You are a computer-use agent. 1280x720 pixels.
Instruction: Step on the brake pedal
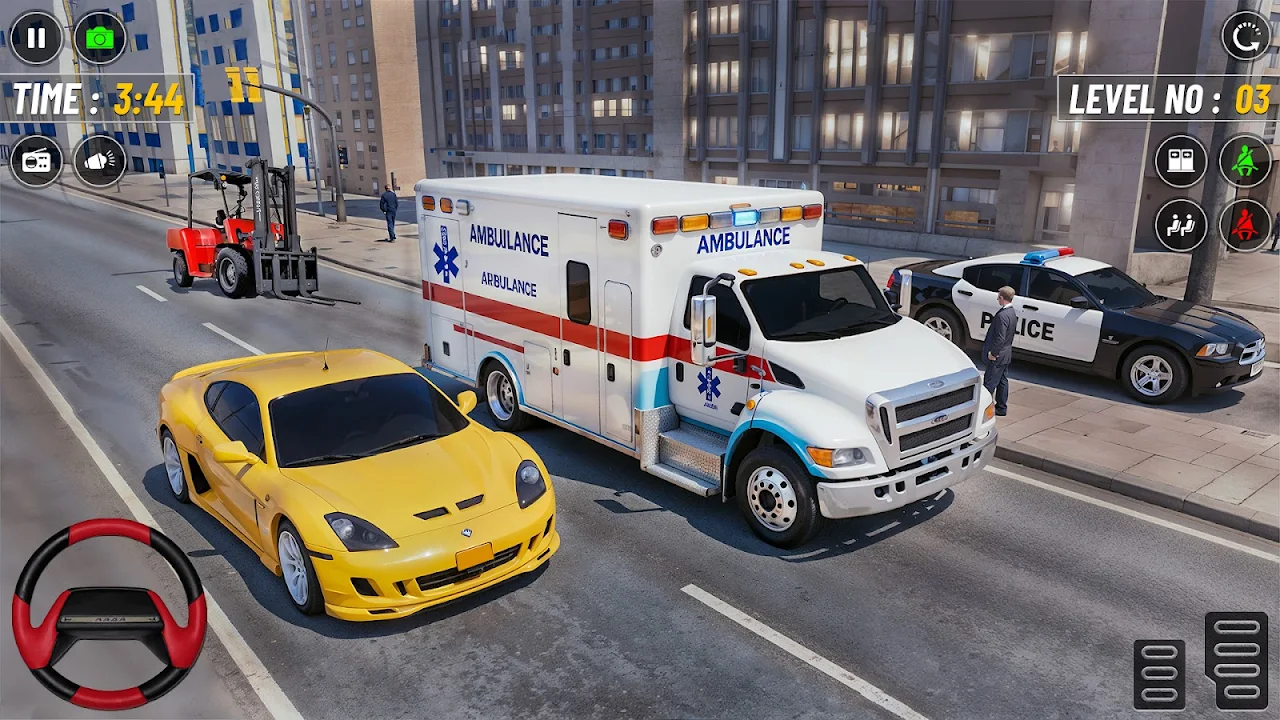click(1159, 674)
